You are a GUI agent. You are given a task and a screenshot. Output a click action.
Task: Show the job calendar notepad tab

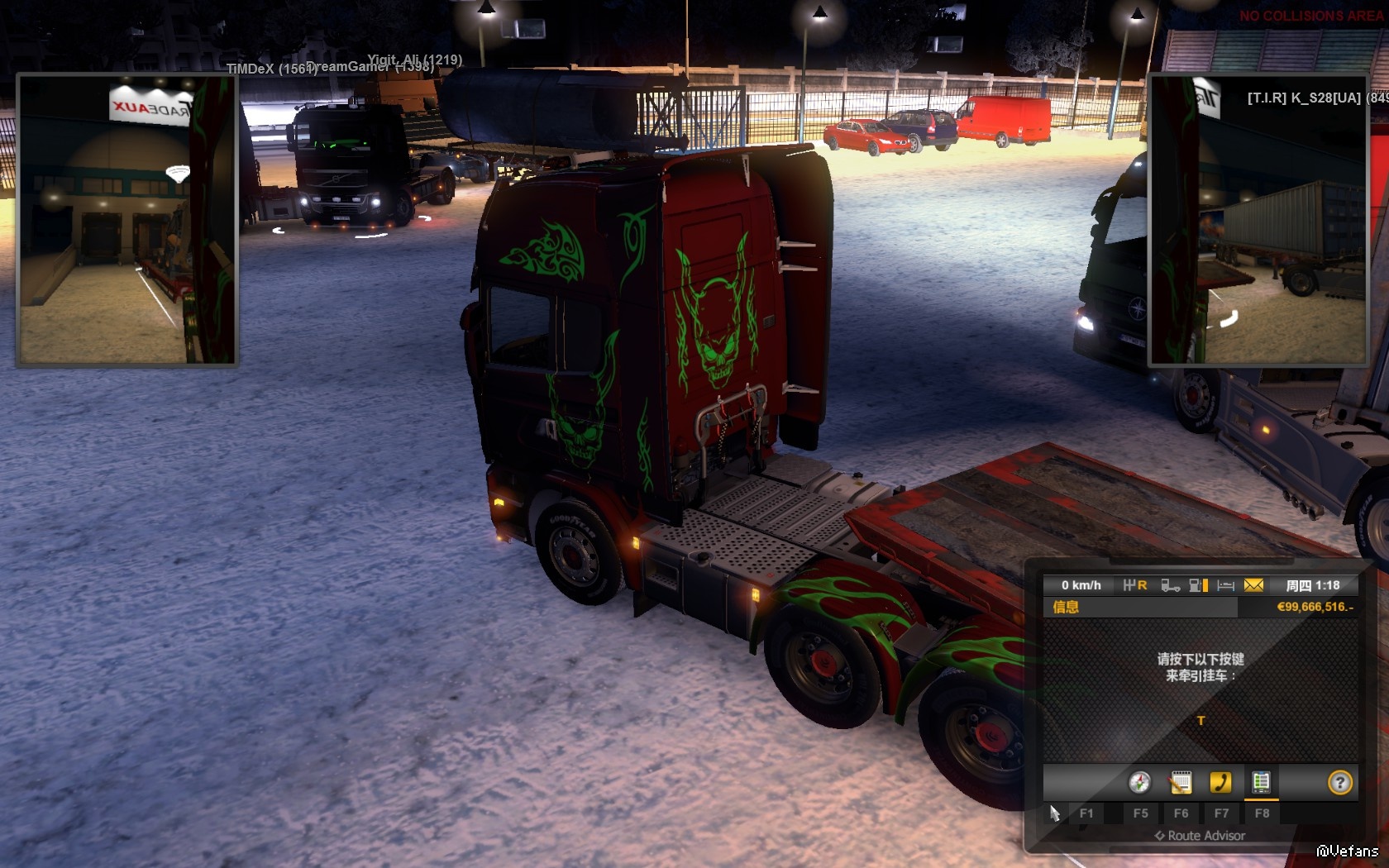1180,782
